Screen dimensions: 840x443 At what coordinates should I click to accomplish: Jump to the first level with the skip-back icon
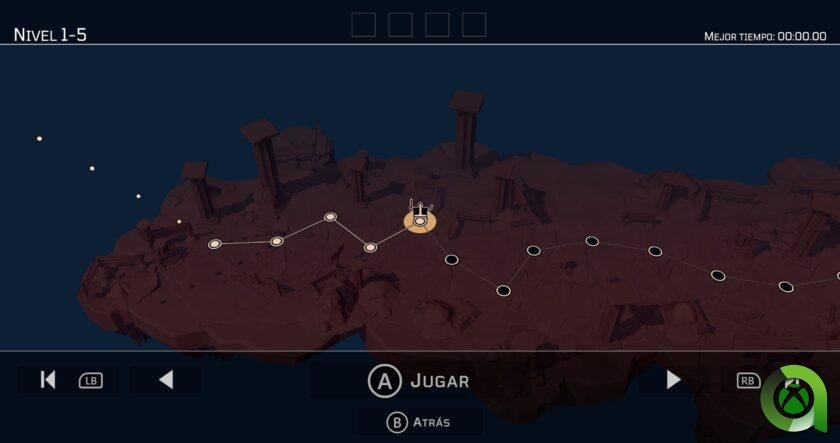[47, 380]
